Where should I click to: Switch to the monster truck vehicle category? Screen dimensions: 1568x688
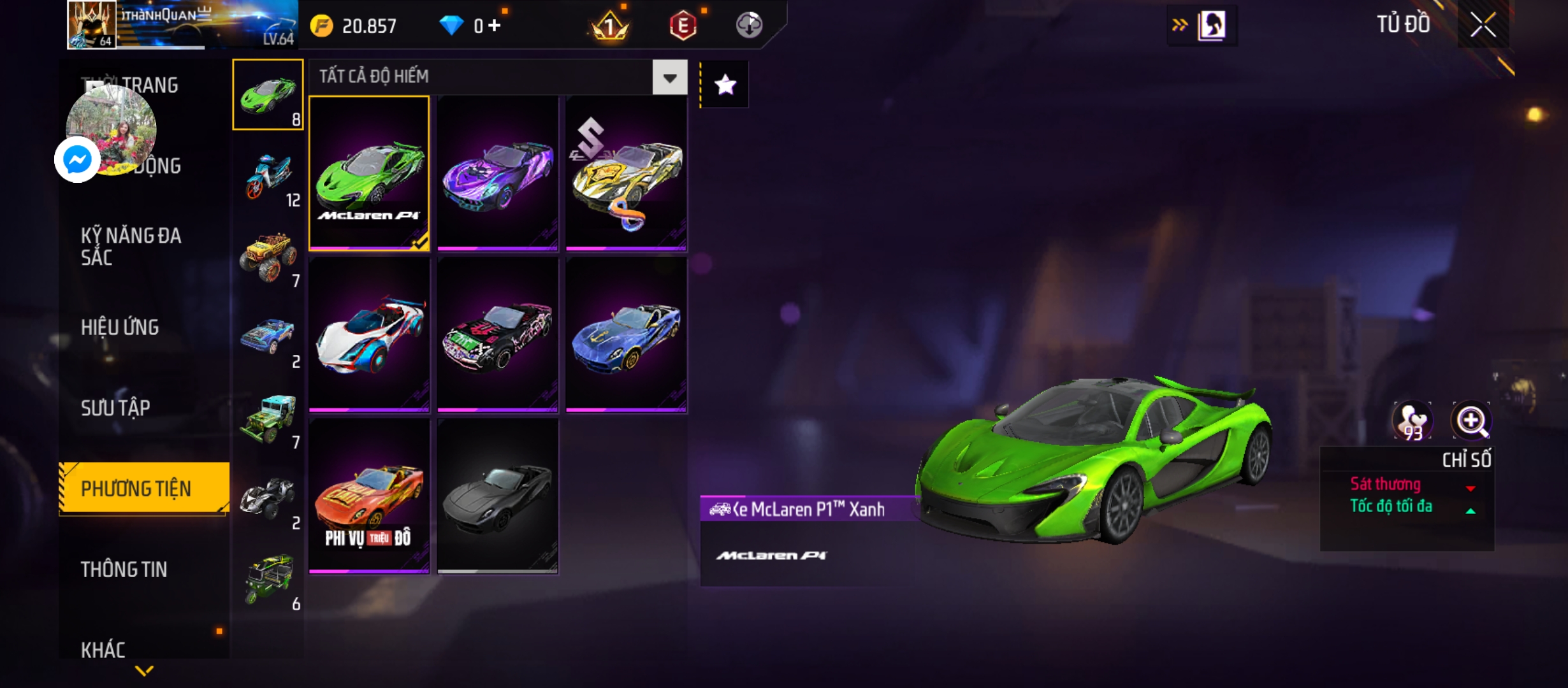pos(268,257)
